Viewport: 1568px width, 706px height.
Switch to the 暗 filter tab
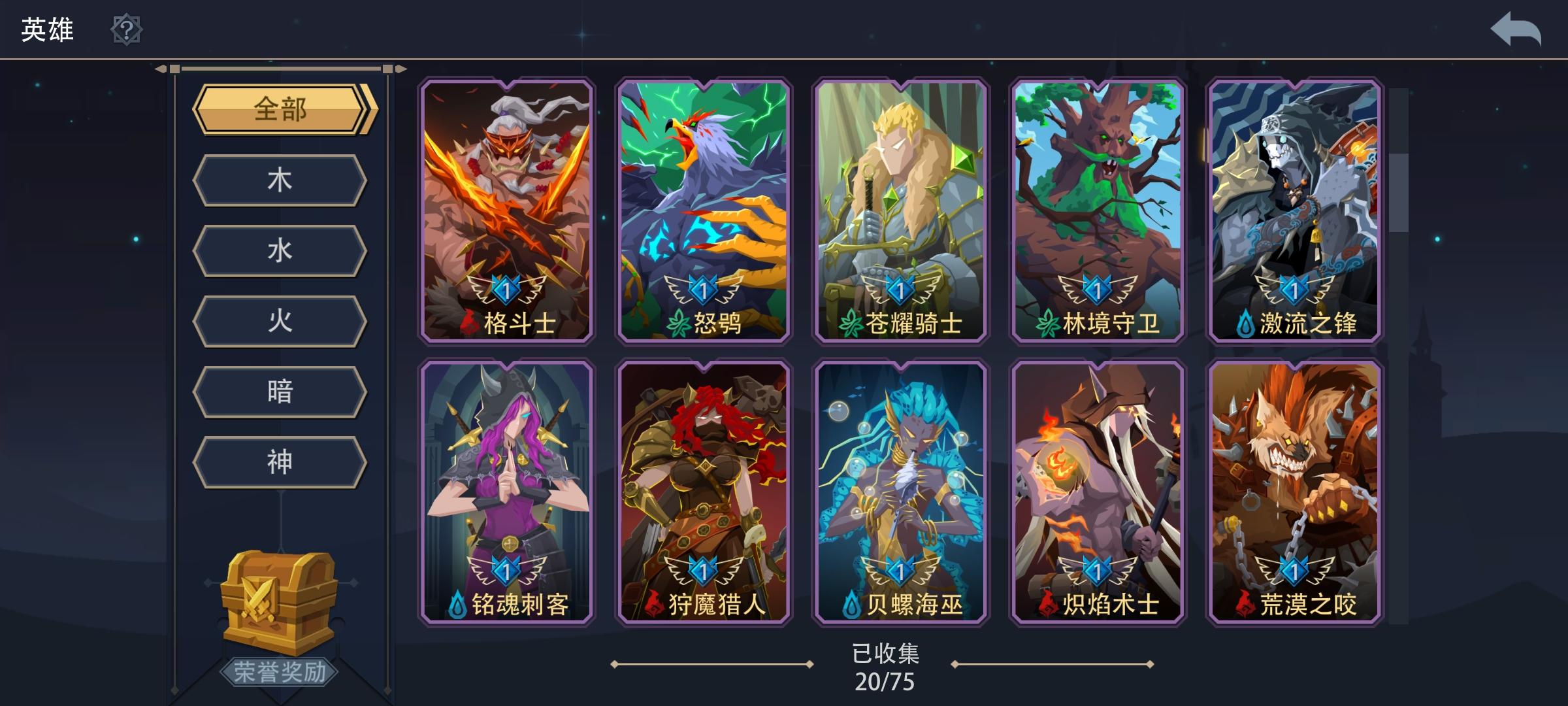click(x=280, y=392)
